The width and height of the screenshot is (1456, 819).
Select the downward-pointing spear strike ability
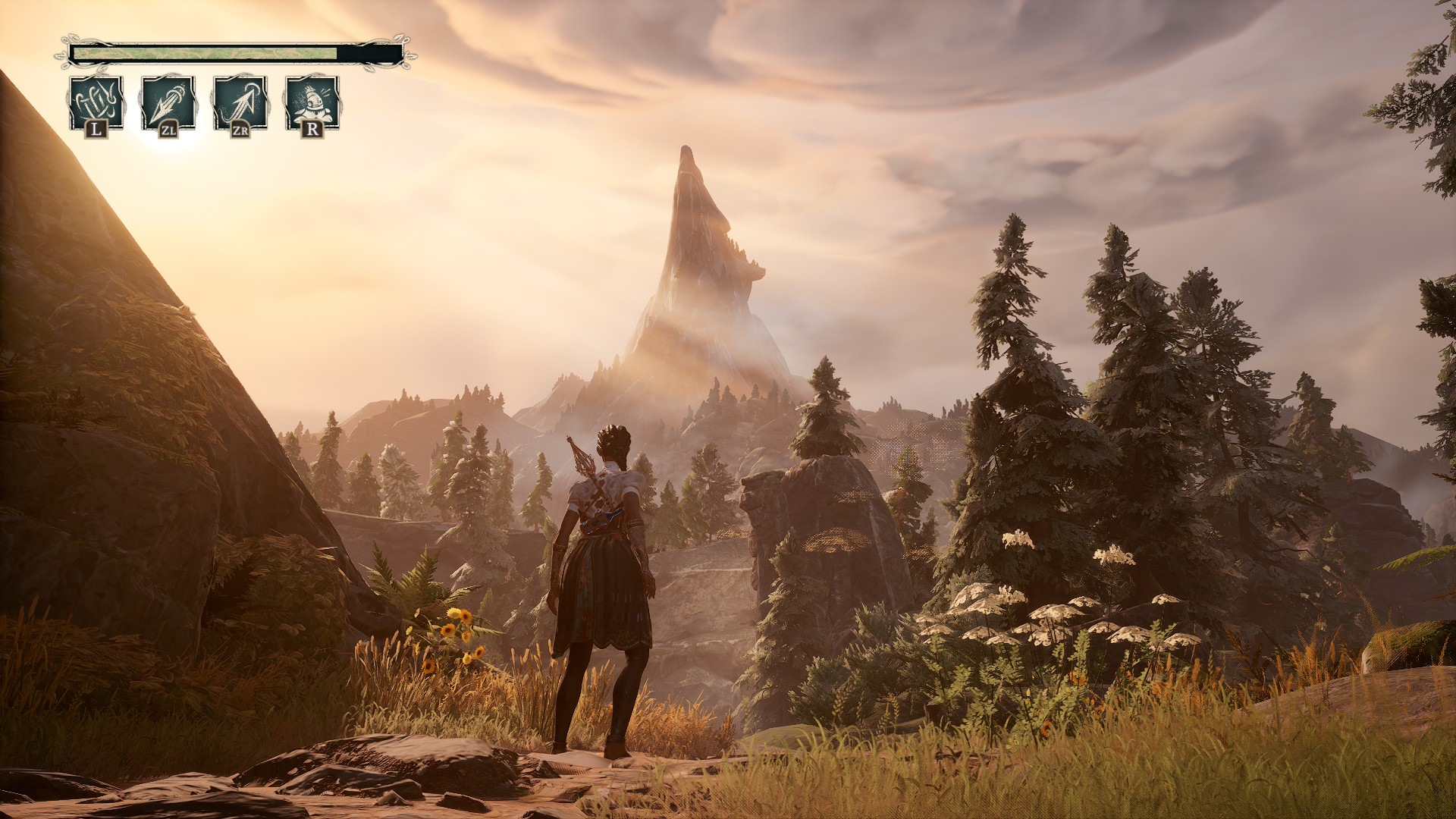pos(168,102)
